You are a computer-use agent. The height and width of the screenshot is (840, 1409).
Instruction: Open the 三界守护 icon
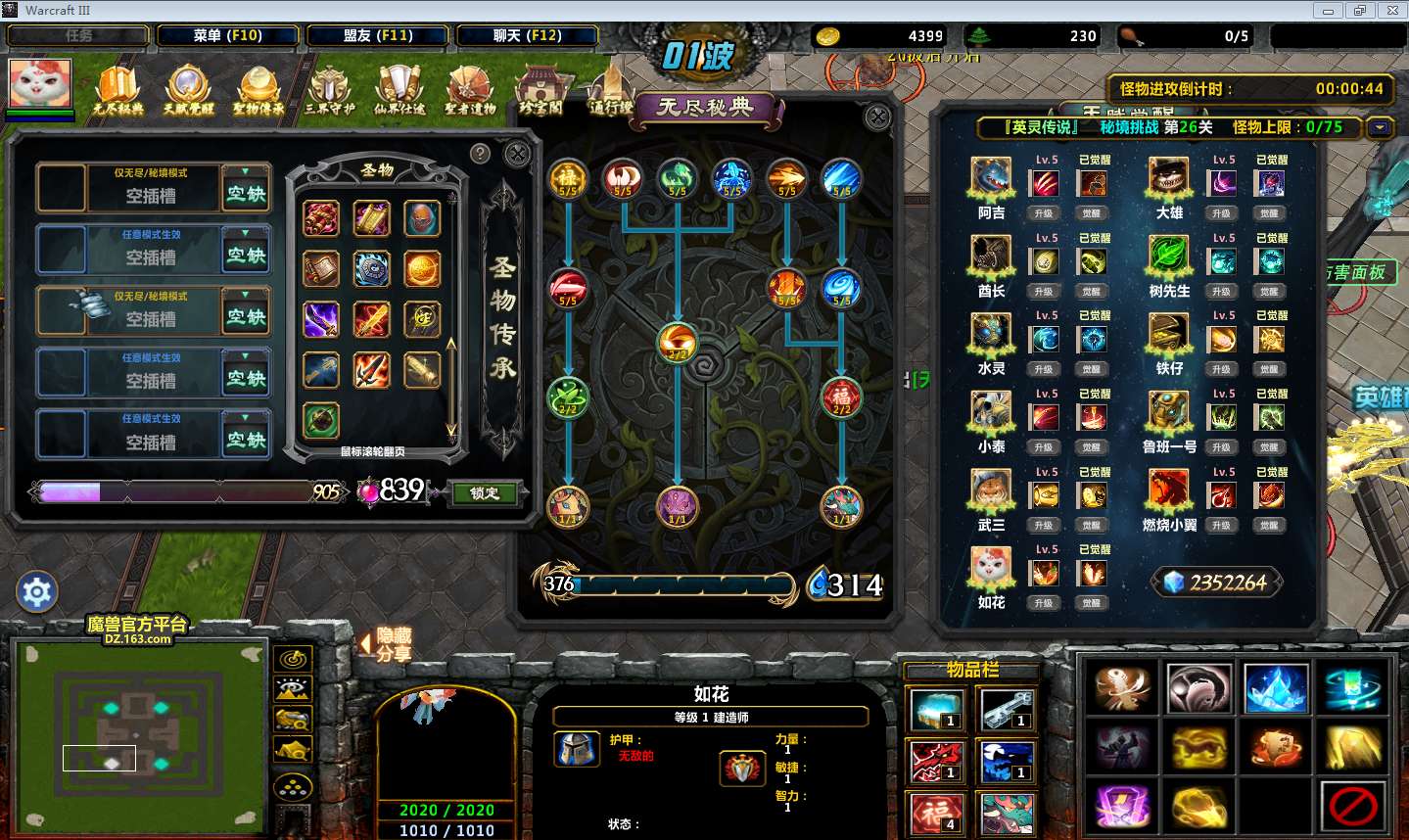coord(329,89)
